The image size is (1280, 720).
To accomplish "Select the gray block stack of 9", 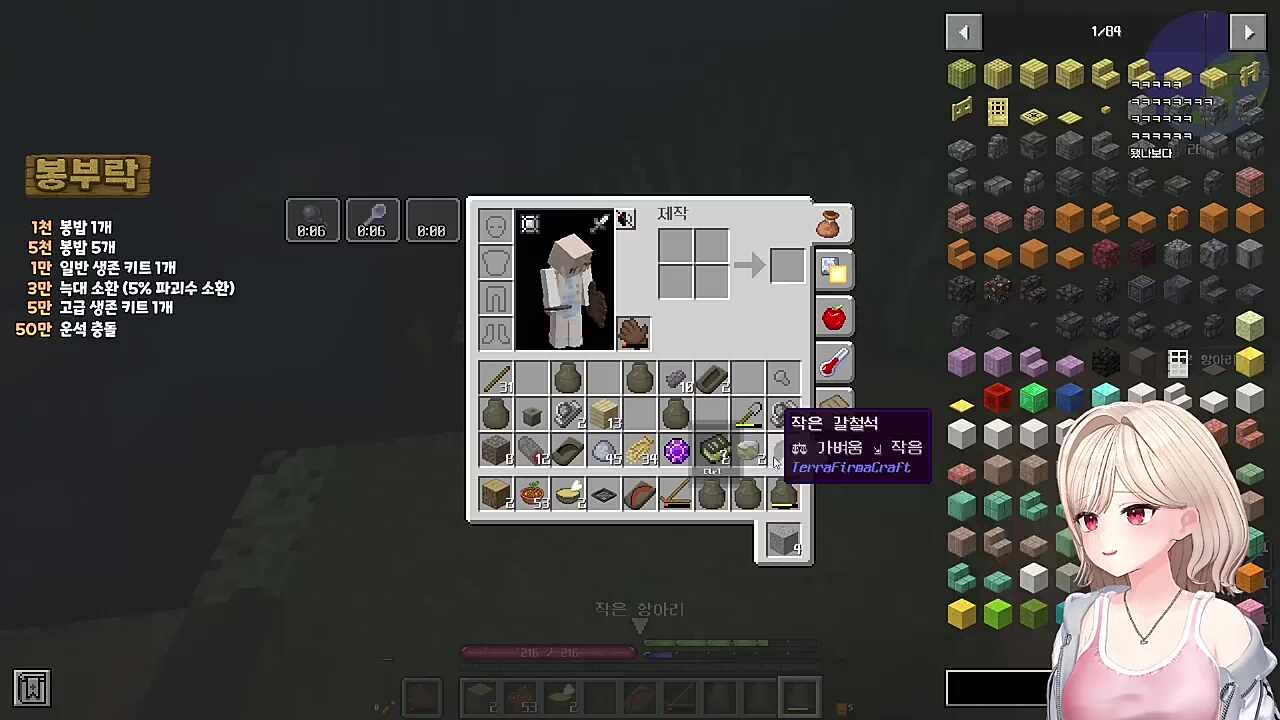I will 784,540.
